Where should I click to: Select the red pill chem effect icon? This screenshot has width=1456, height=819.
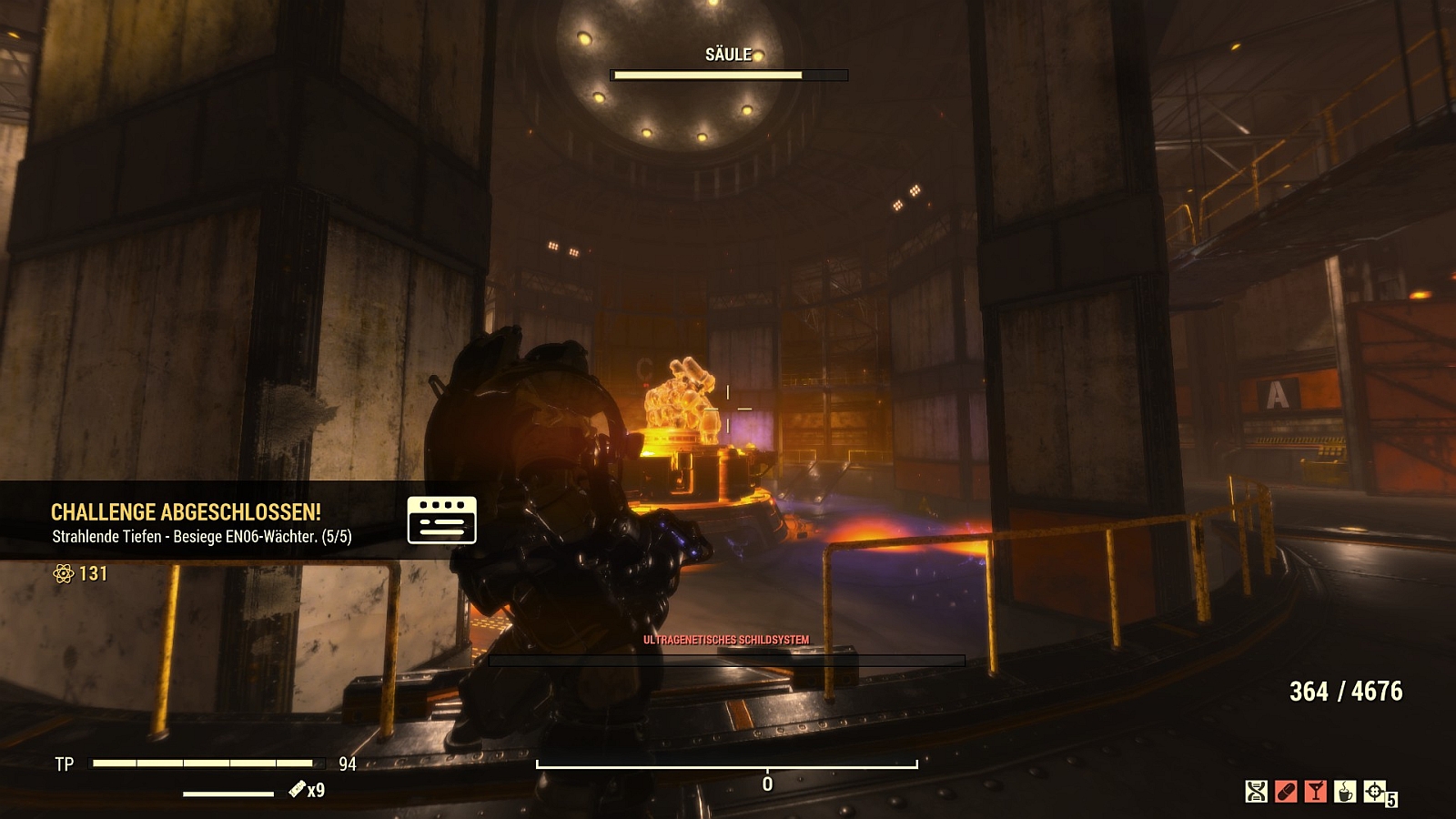[1286, 792]
